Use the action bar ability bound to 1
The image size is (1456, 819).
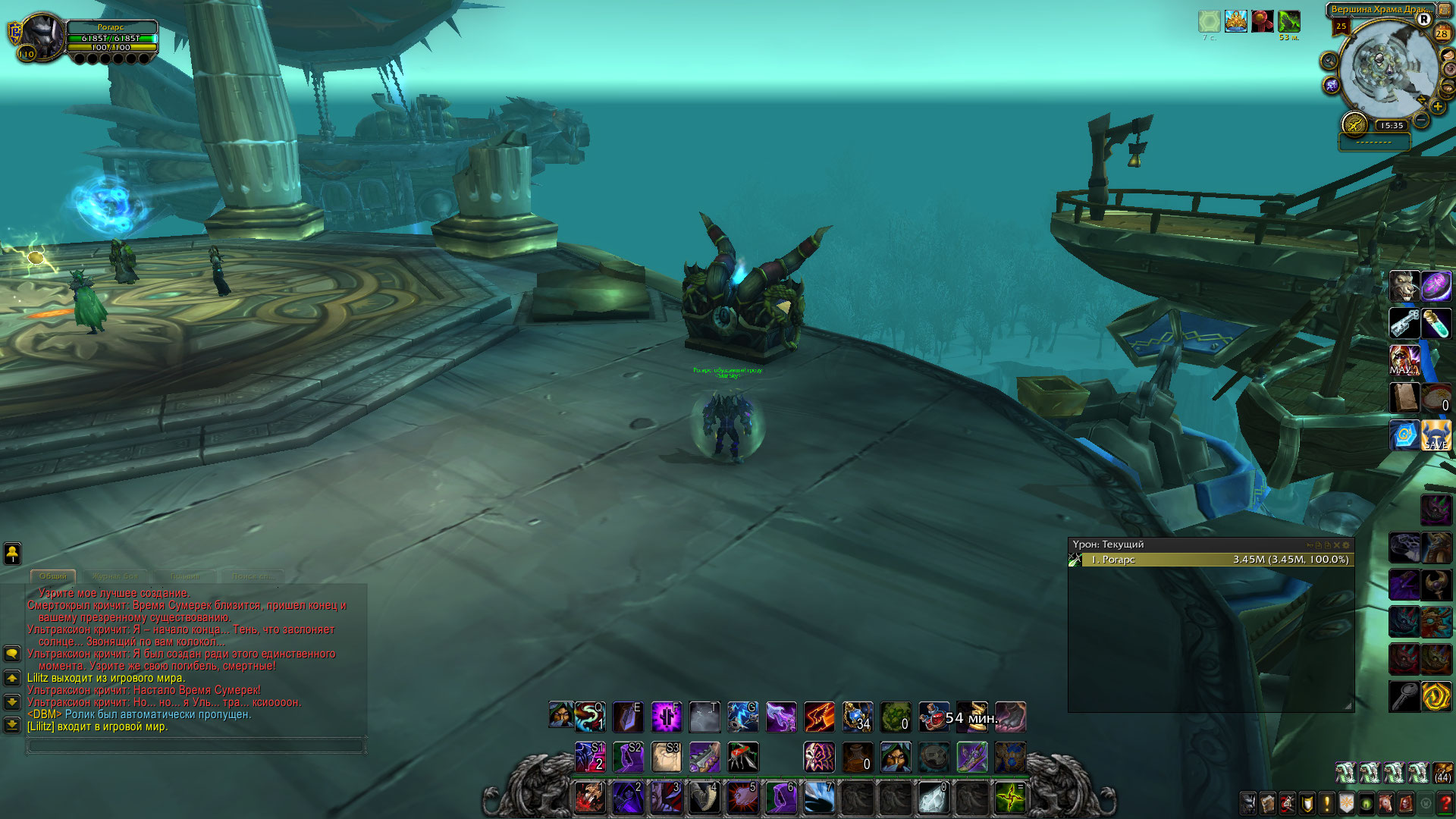click(x=590, y=798)
